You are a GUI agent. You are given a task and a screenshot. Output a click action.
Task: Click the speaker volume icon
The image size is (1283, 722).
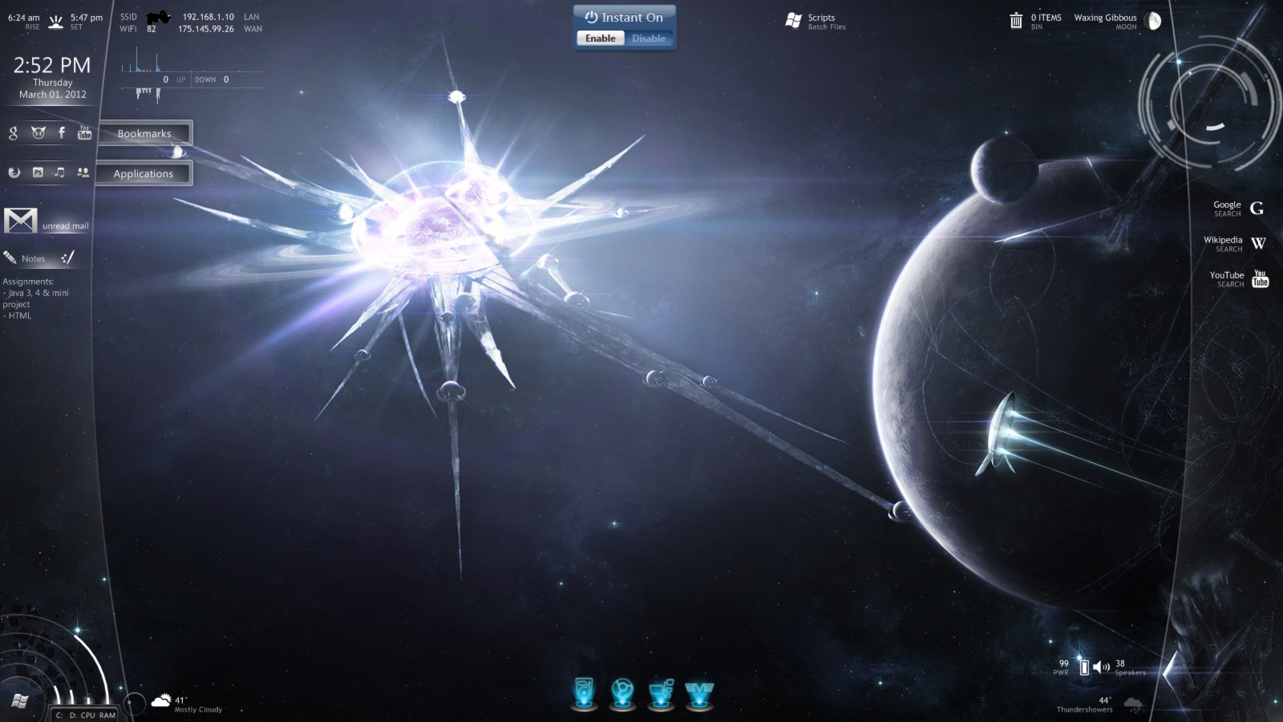[x=1101, y=666]
